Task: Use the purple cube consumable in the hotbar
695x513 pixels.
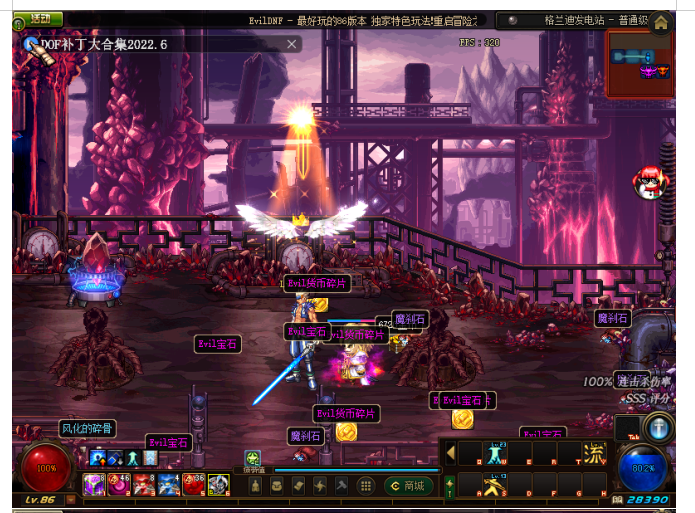Action: click(94, 485)
